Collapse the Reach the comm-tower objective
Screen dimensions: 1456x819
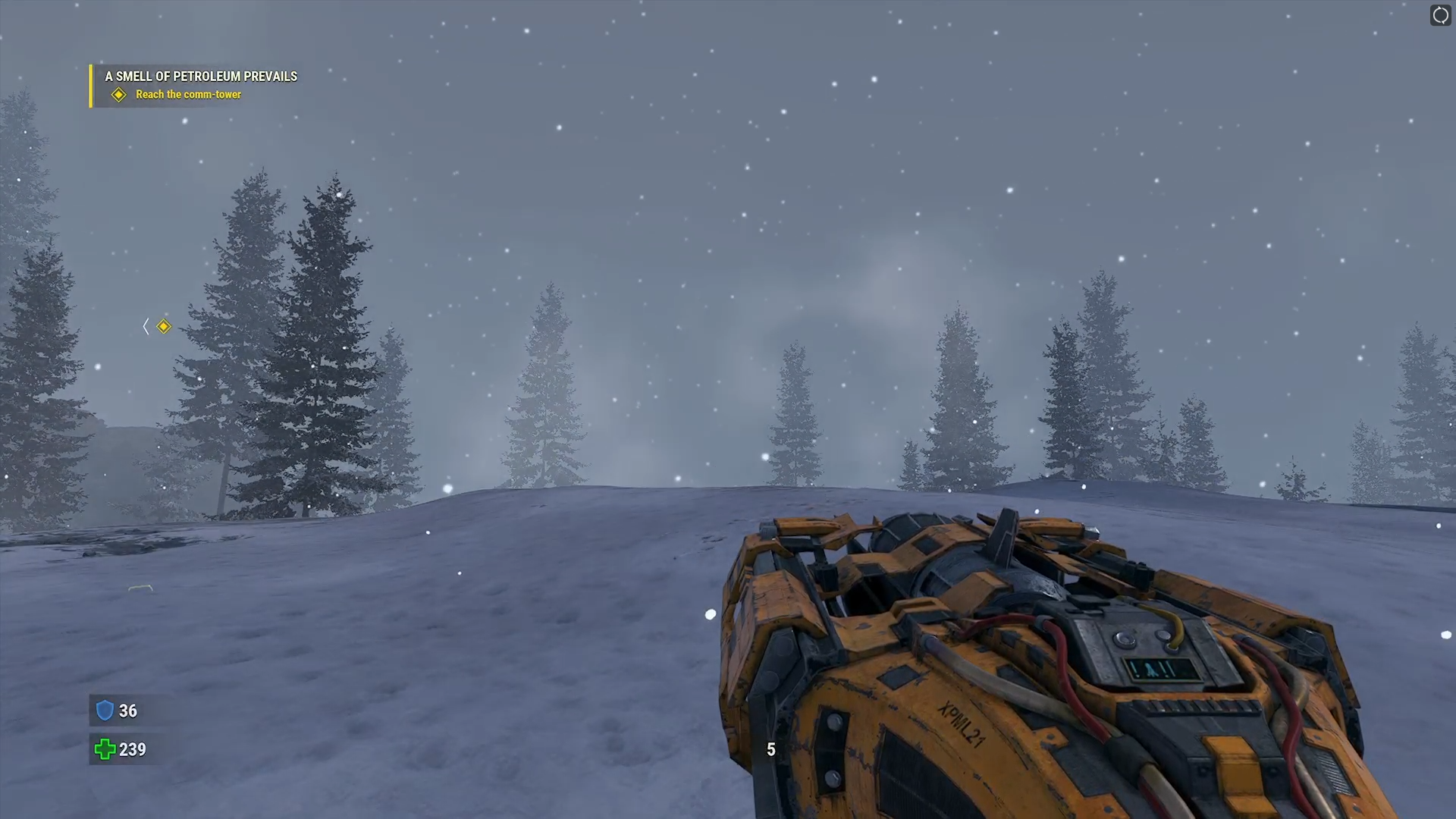point(188,94)
